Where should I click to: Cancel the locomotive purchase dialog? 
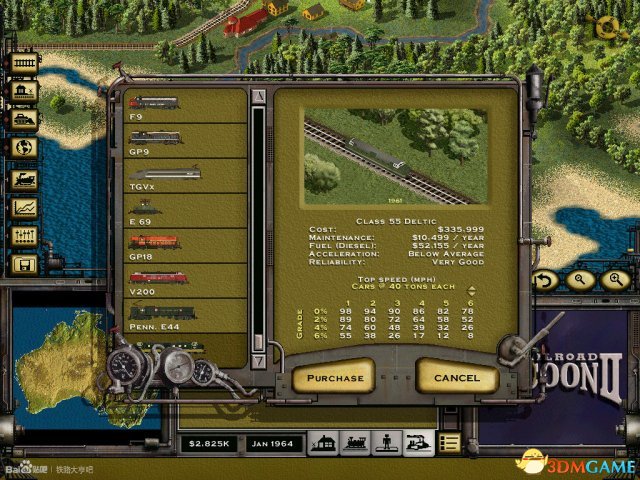[457, 378]
